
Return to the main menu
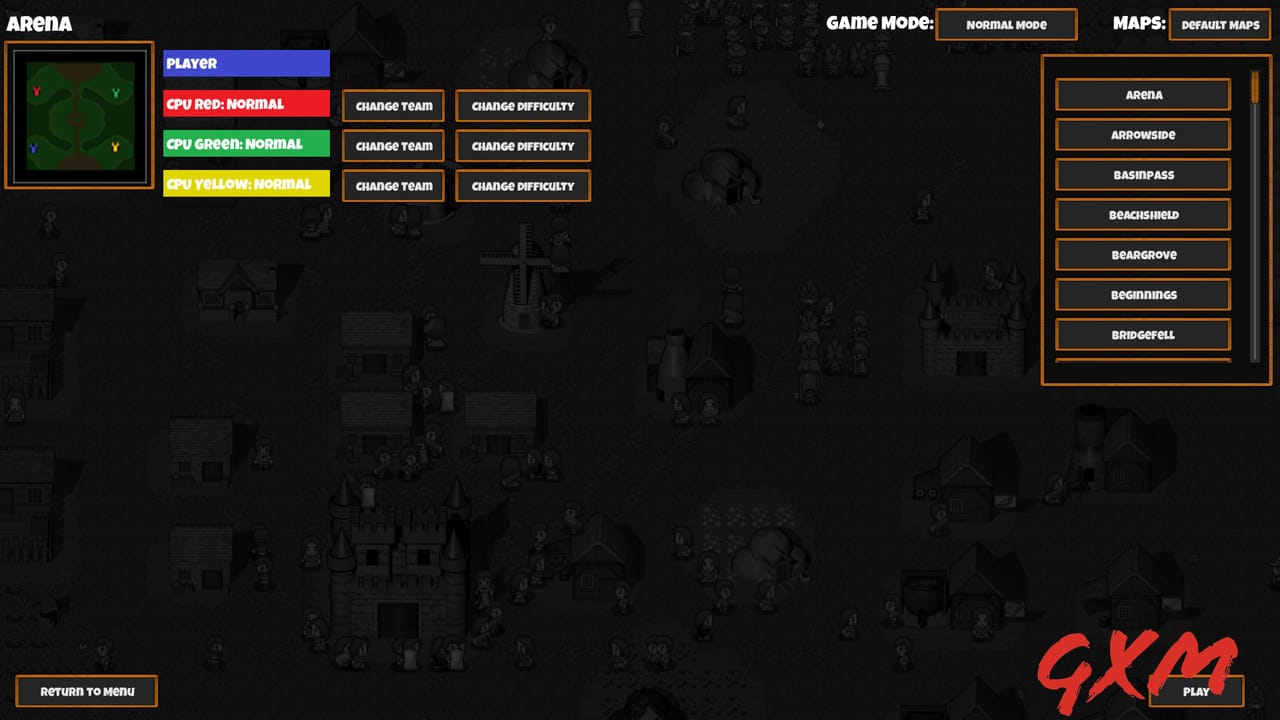tap(86, 690)
